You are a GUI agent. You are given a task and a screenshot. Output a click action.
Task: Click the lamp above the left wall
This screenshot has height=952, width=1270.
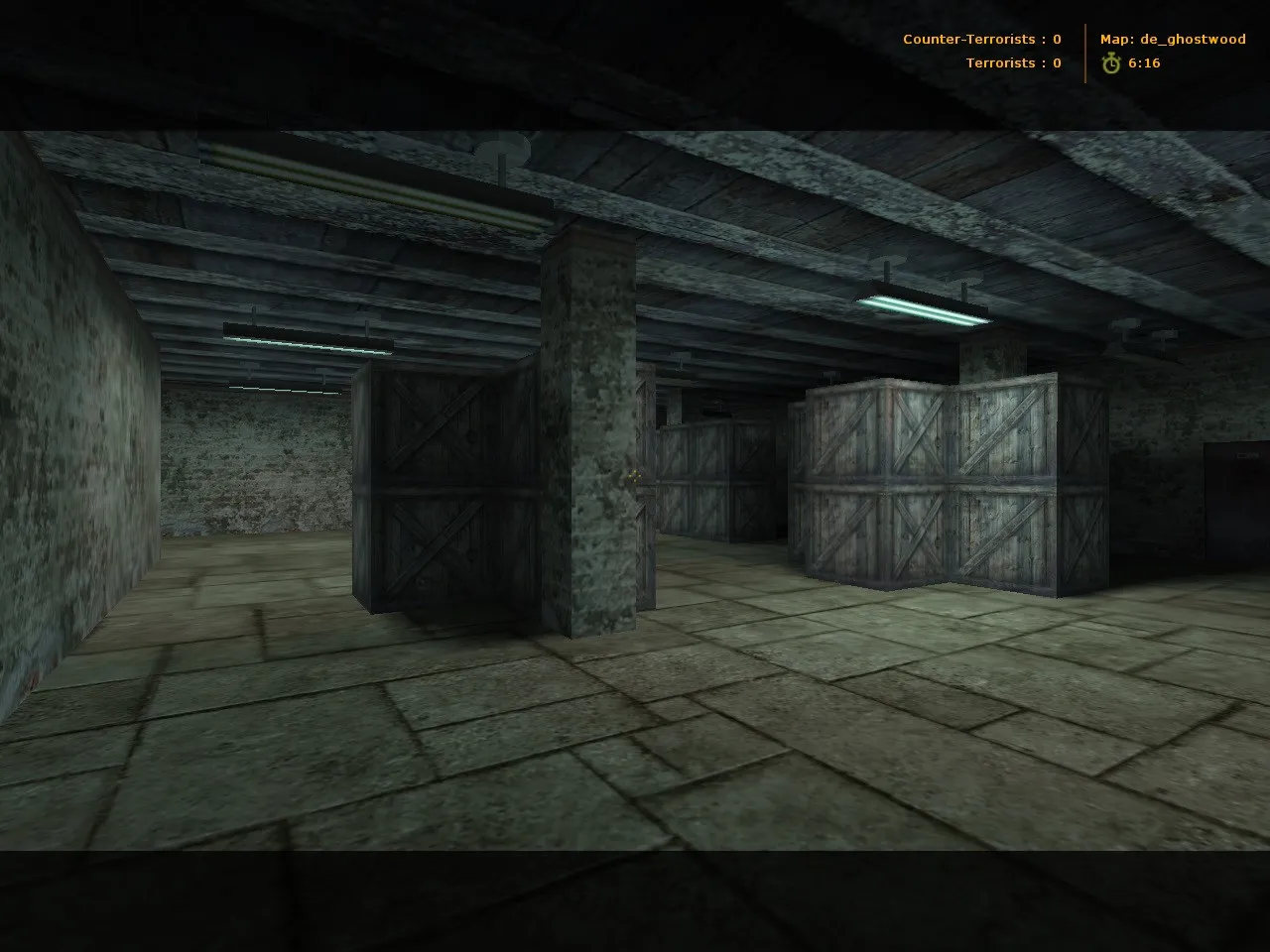308,340
